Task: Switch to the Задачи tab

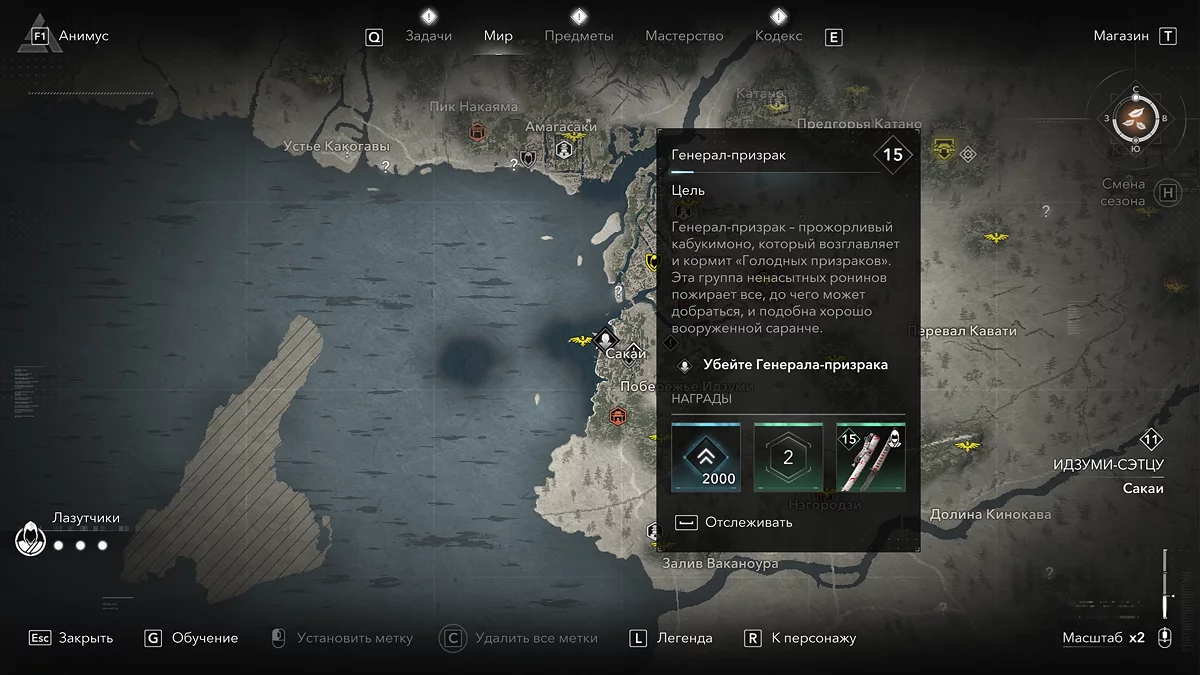Action: click(x=428, y=36)
